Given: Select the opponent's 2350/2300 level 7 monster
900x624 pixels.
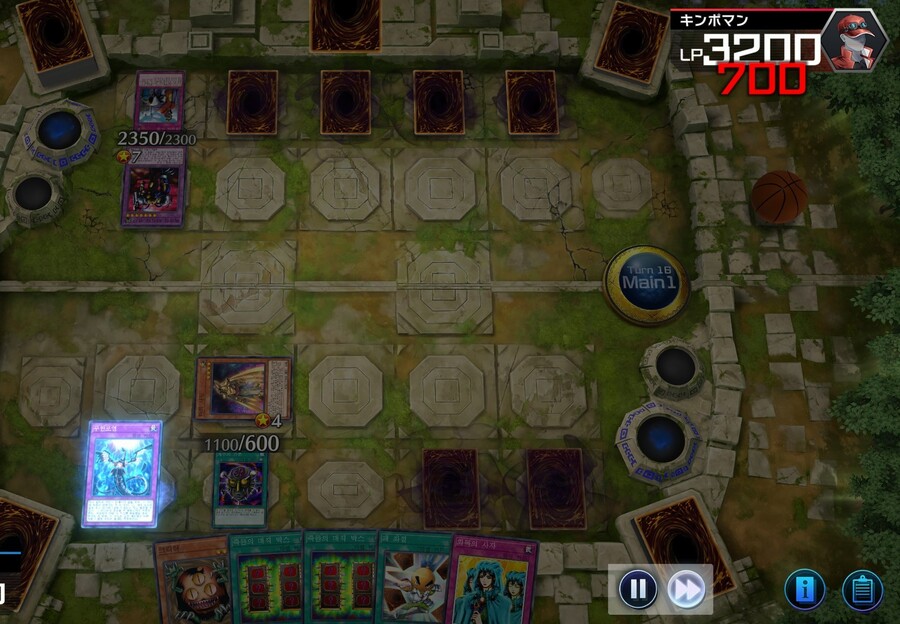Looking at the screenshot, I should [153, 193].
